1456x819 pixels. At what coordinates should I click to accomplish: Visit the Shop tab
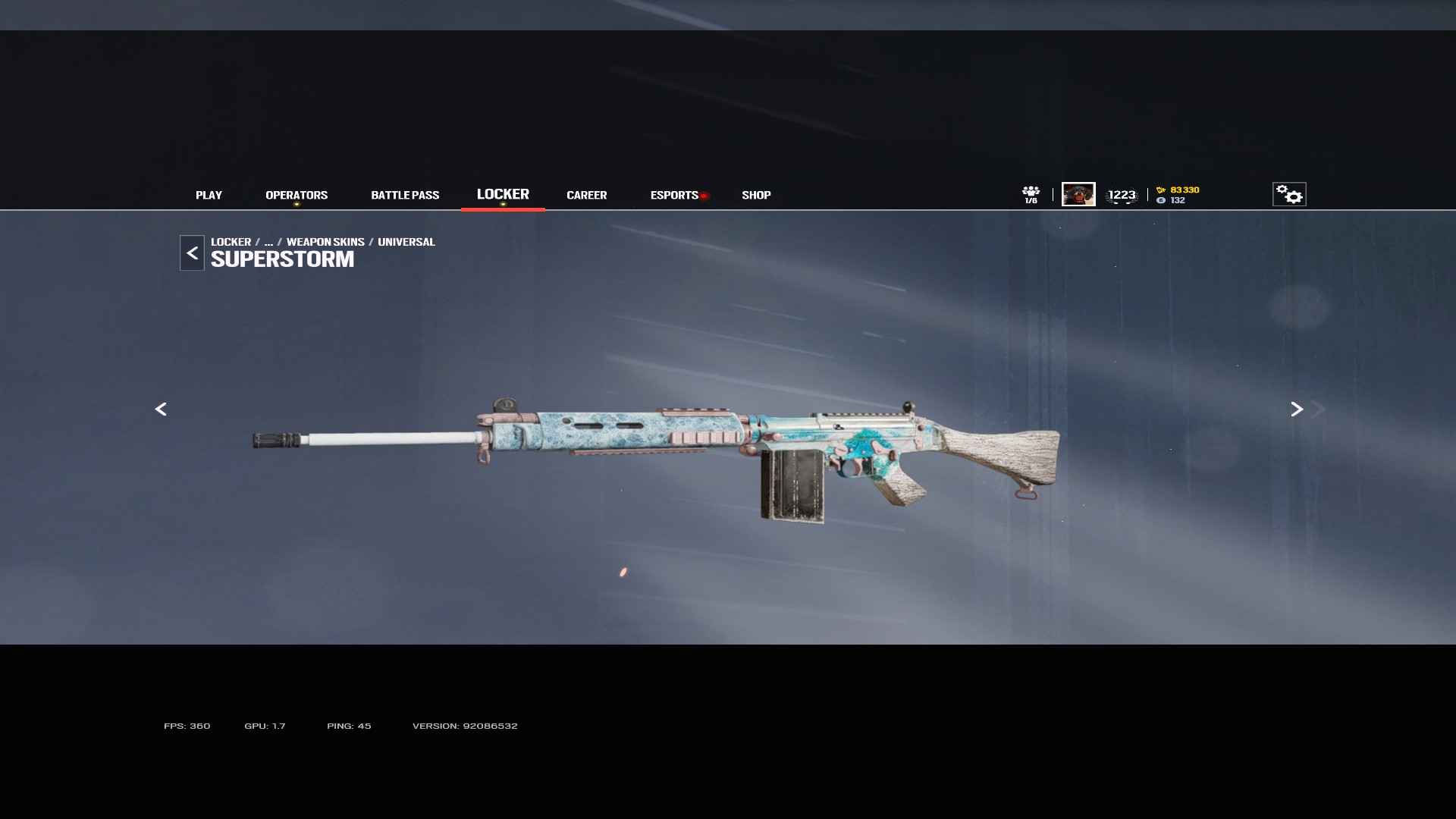click(756, 195)
